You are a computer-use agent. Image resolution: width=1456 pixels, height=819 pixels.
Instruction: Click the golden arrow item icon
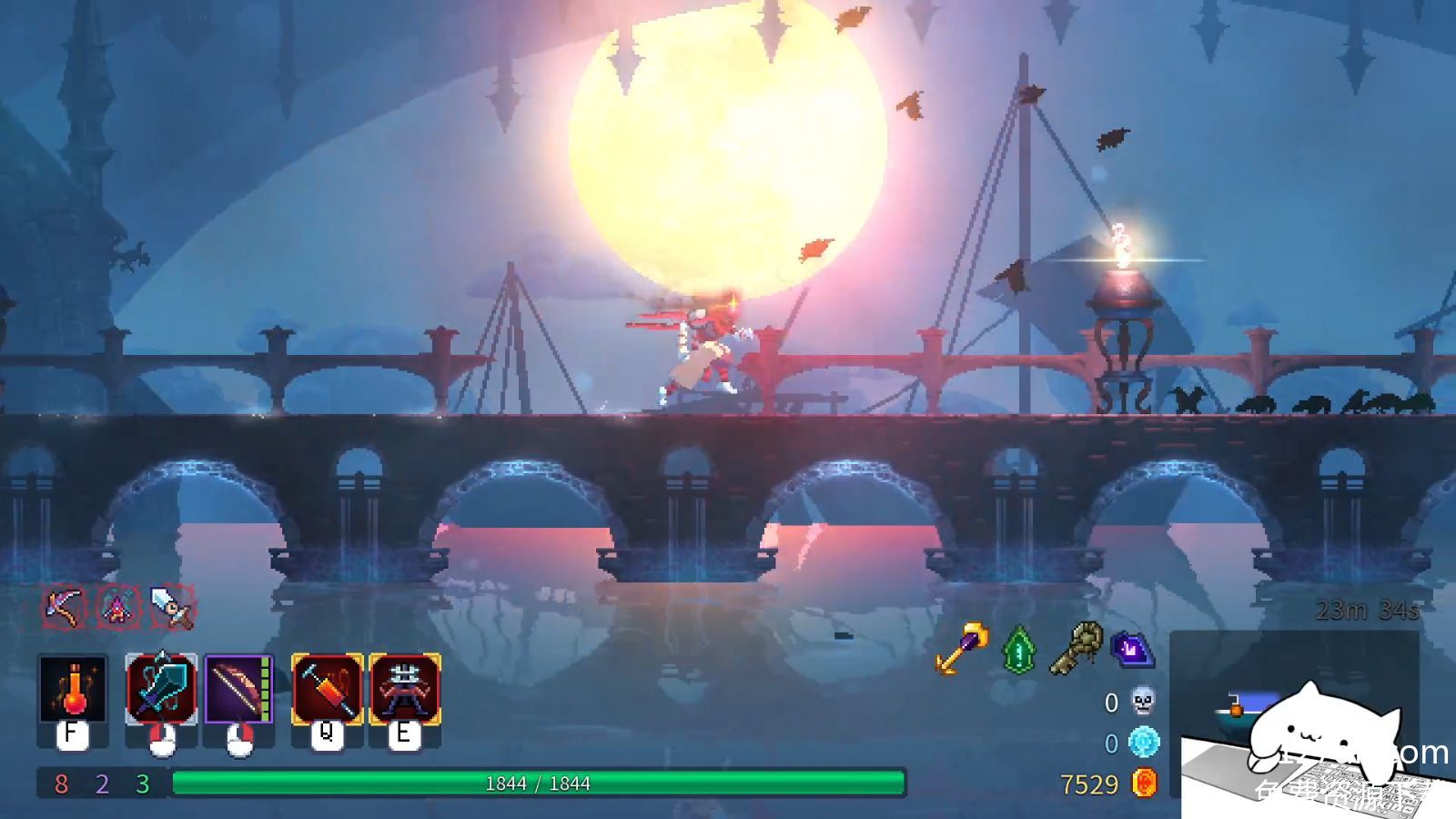click(962, 648)
